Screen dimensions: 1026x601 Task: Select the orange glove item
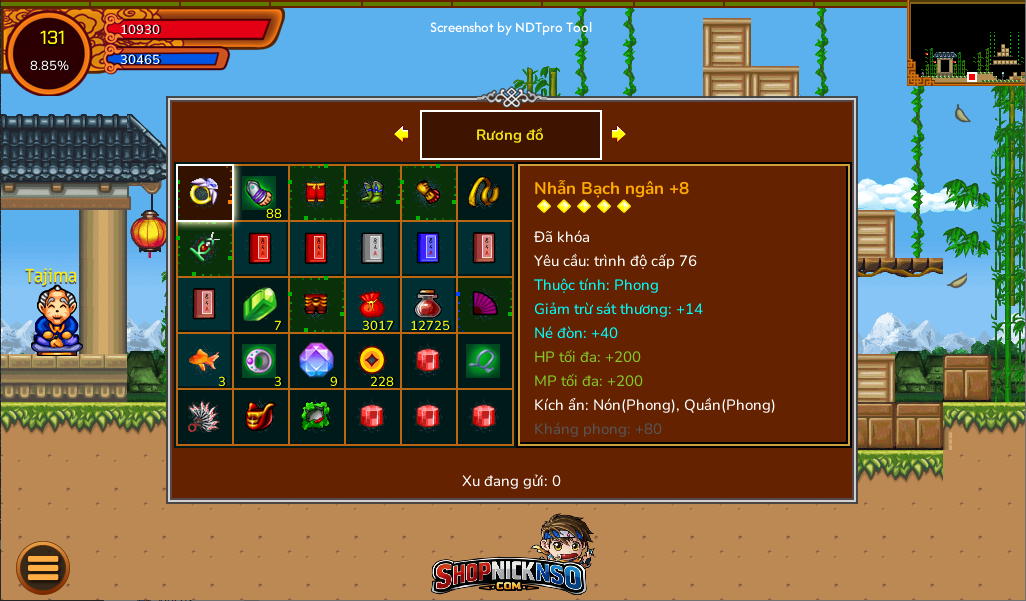click(428, 193)
